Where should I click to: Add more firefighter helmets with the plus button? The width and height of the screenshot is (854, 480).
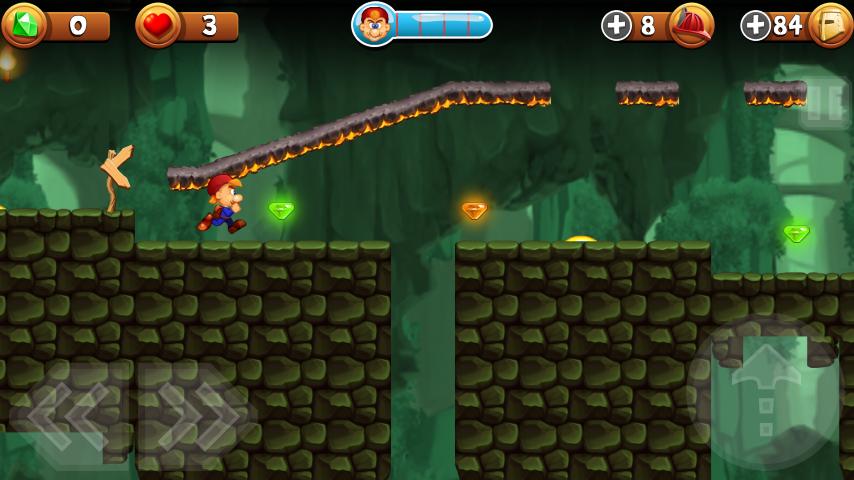pos(616,26)
